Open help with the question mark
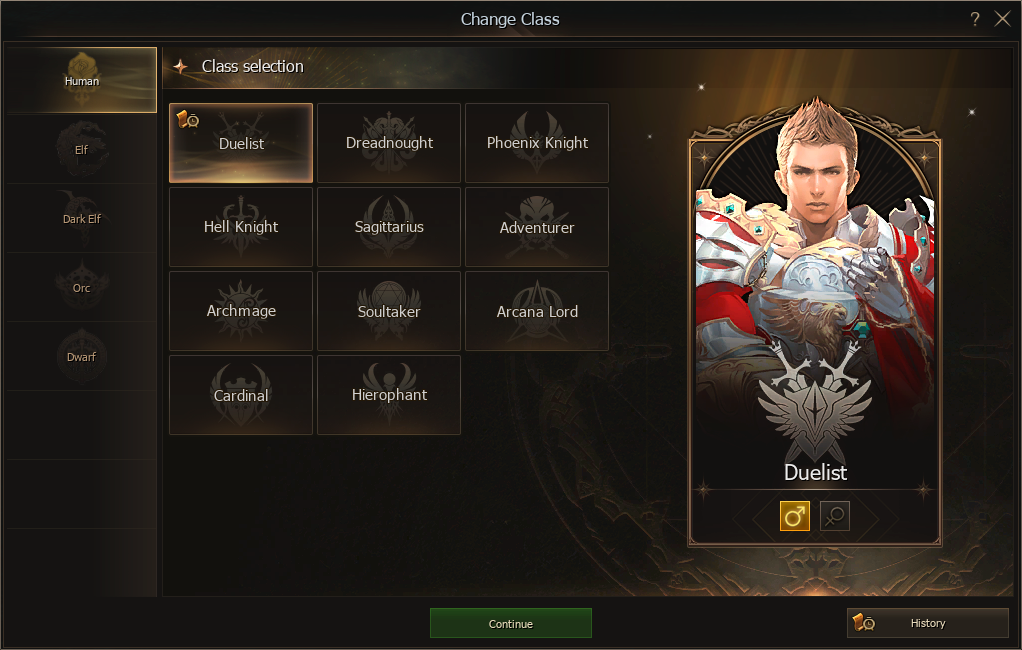This screenshot has height=650, width=1022. (975, 19)
